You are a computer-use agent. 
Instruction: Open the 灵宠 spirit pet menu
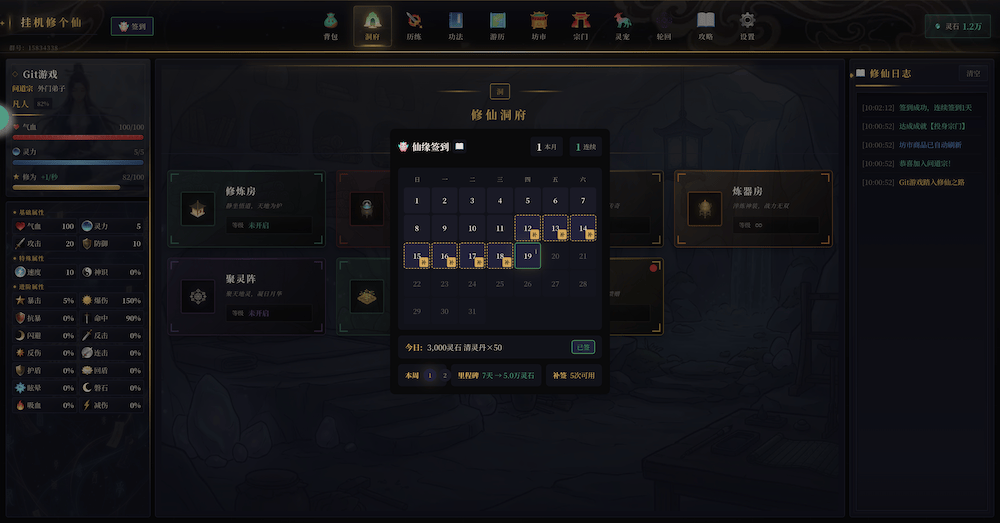(622, 25)
